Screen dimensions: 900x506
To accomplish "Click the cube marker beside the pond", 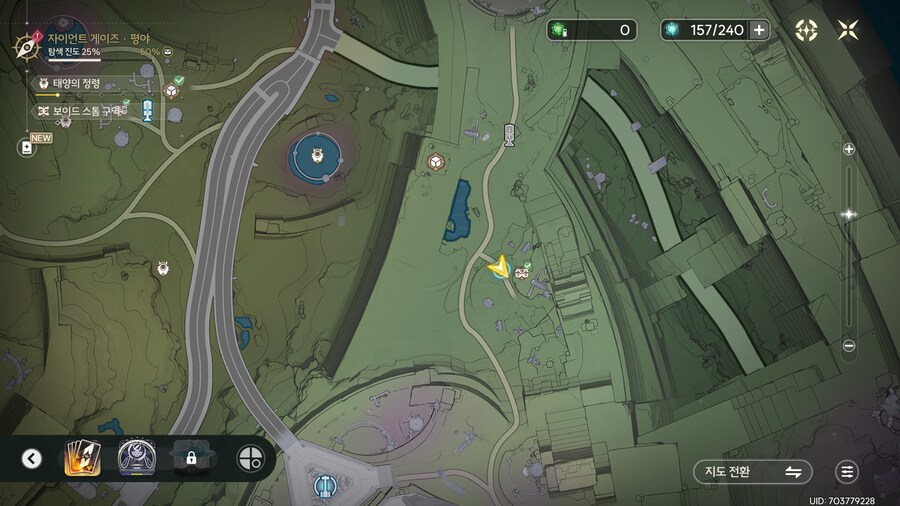I will (436, 161).
